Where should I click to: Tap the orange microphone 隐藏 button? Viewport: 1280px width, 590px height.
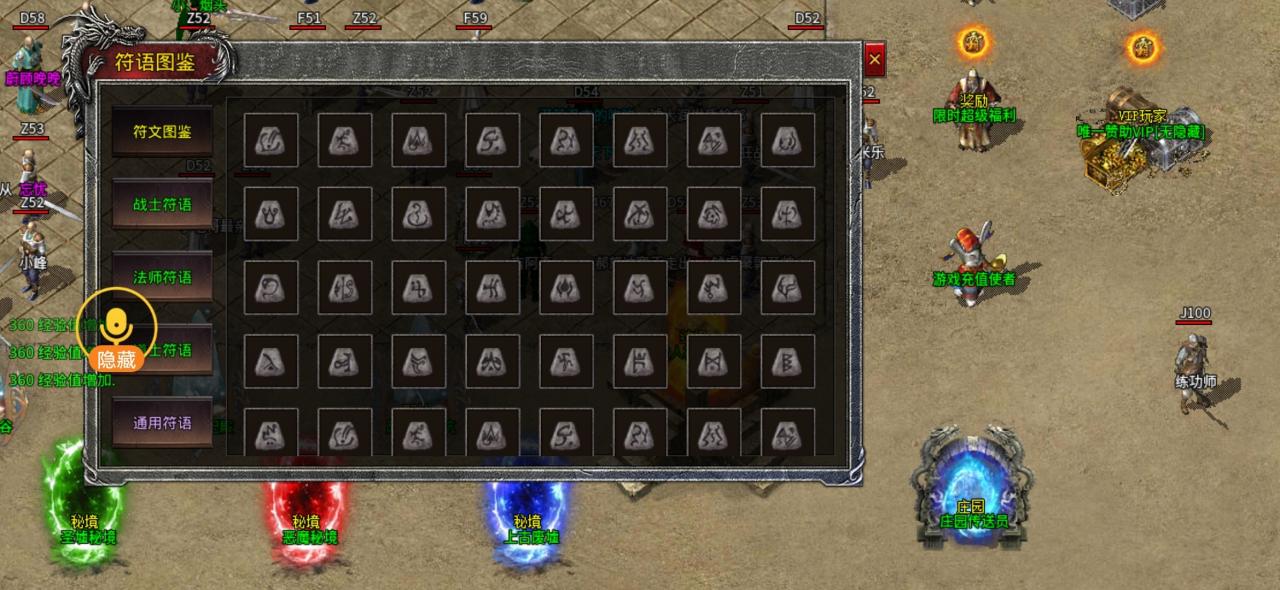pos(116,329)
